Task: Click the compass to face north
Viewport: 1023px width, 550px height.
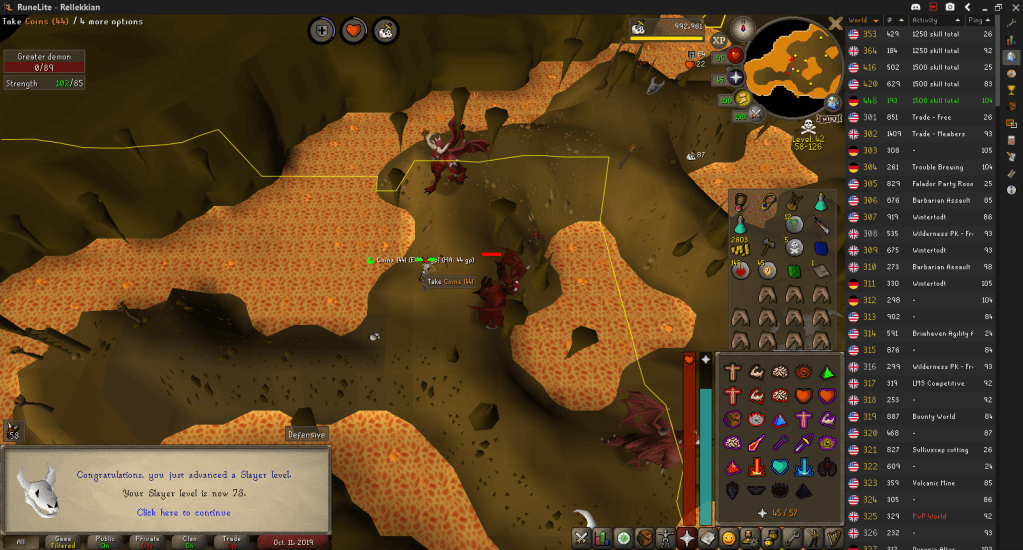Action: tap(741, 26)
